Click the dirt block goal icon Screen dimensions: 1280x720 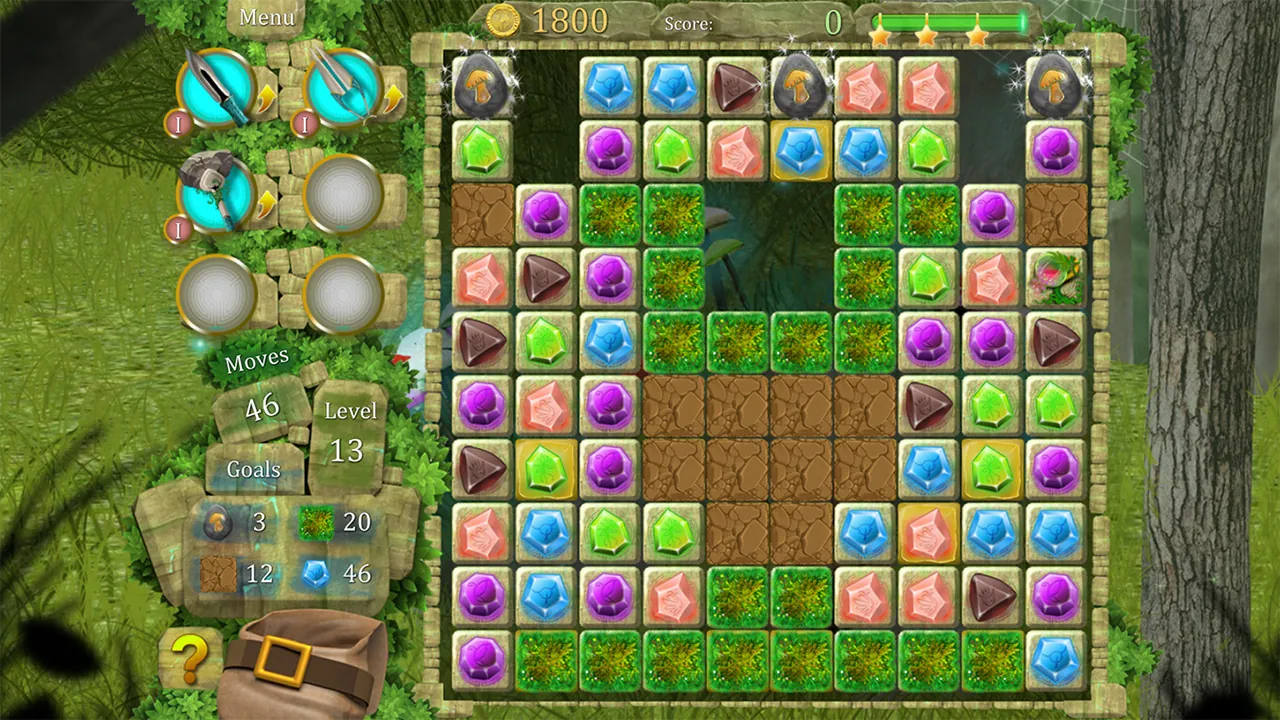(219, 574)
